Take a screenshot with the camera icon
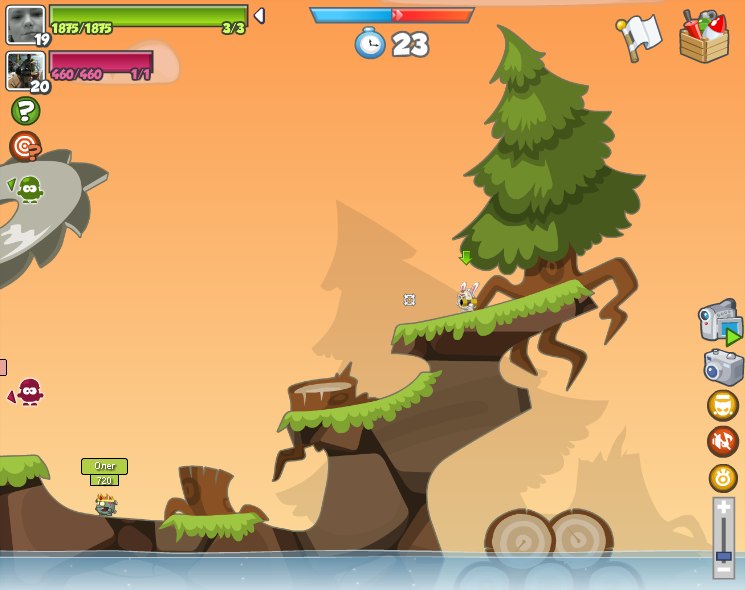745x590 pixels. [x=723, y=368]
